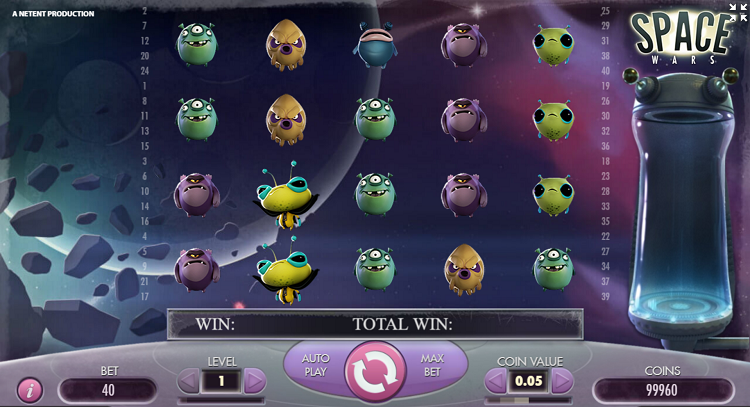Screen dimensions: 750x407
Task: Lower the coin value with left arrow
Action: point(496,380)
